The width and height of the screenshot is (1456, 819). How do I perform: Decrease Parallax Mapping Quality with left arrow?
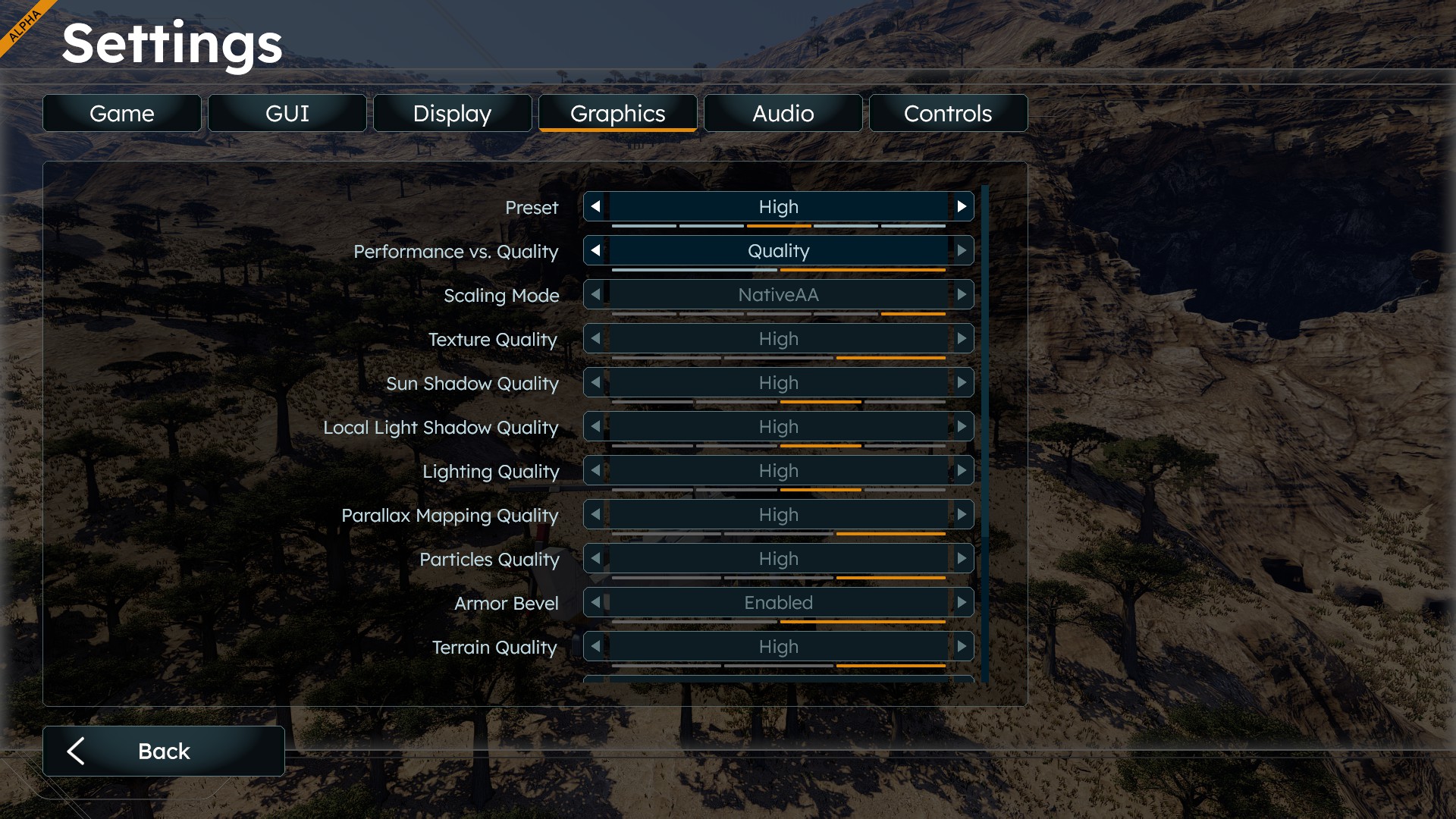596,514
